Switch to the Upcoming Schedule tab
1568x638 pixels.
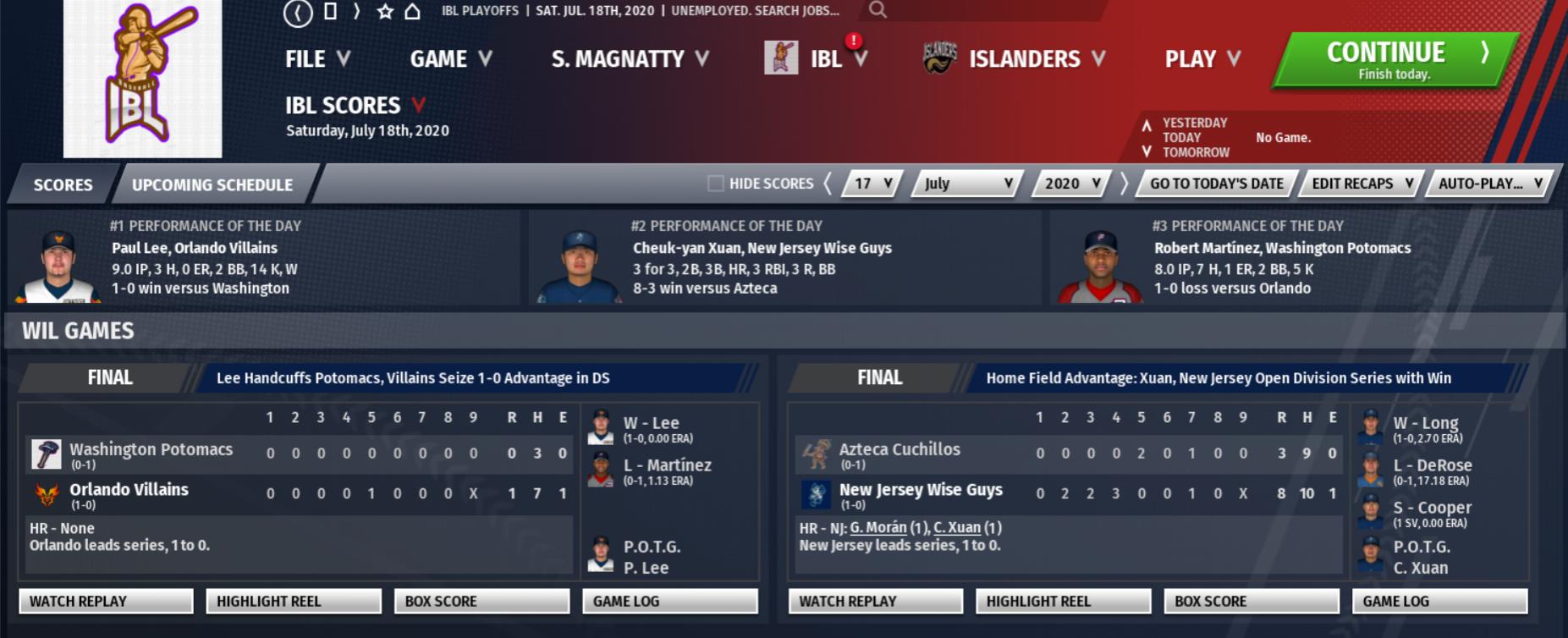pyautogui.click(x=212, y=184)
